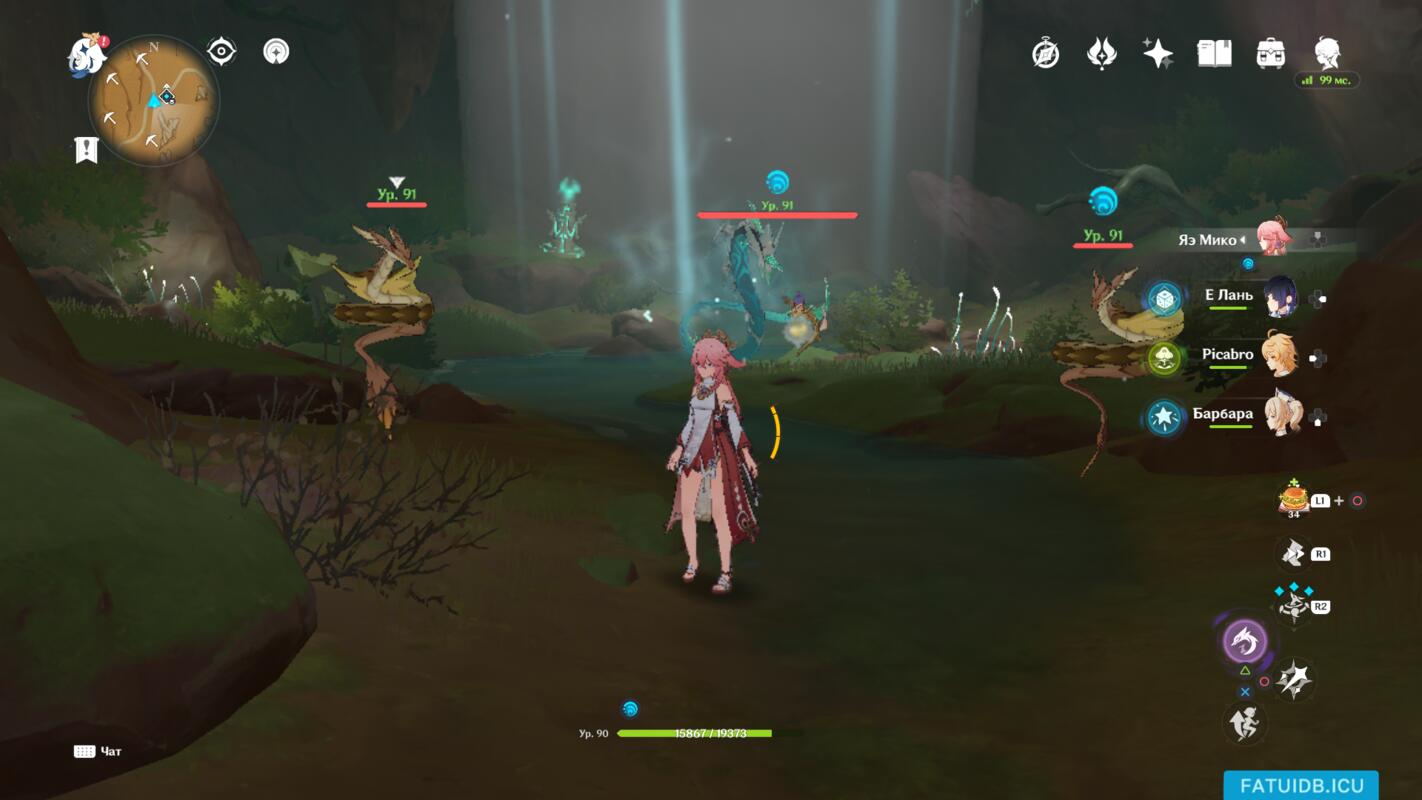1422x800 pixels.
Task: Open the quest log exclamation icon
Action: pyautogui.click(x=87, y=150)
